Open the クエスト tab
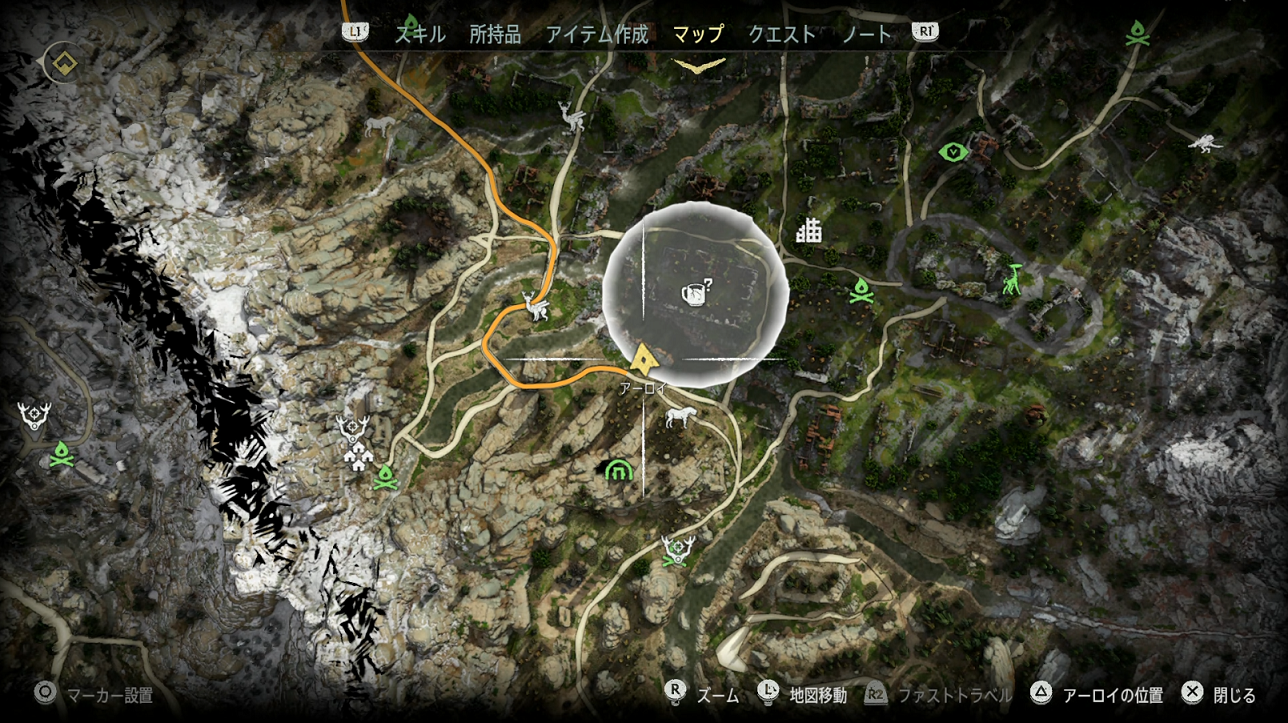The image size is (1288, 723). pyautogui.click(x=782, y=34)
